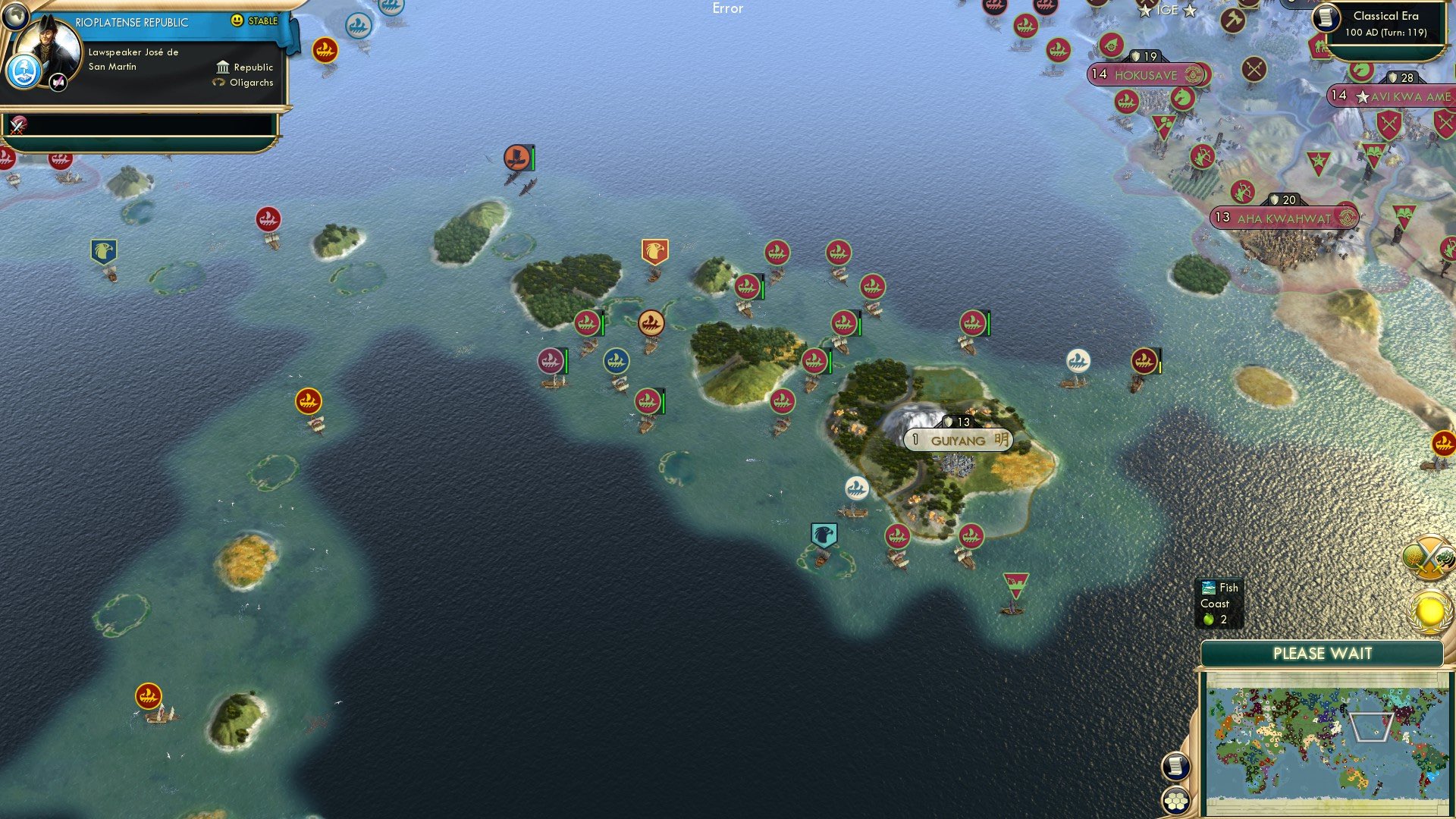Select the Guiyang city banner

click(x=957, y=440)
